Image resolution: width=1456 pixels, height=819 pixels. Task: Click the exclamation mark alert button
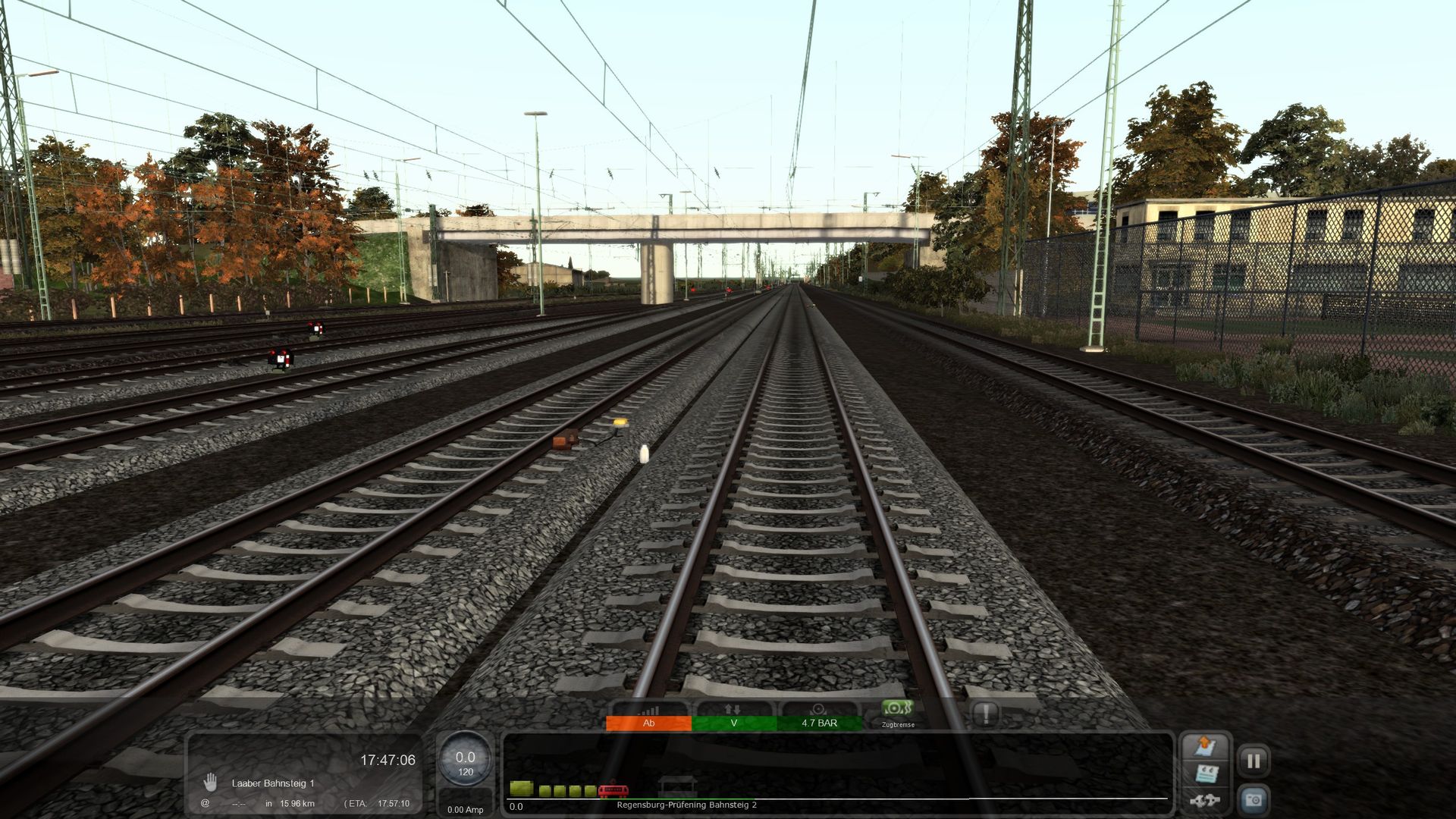click(x=985, y=714)
